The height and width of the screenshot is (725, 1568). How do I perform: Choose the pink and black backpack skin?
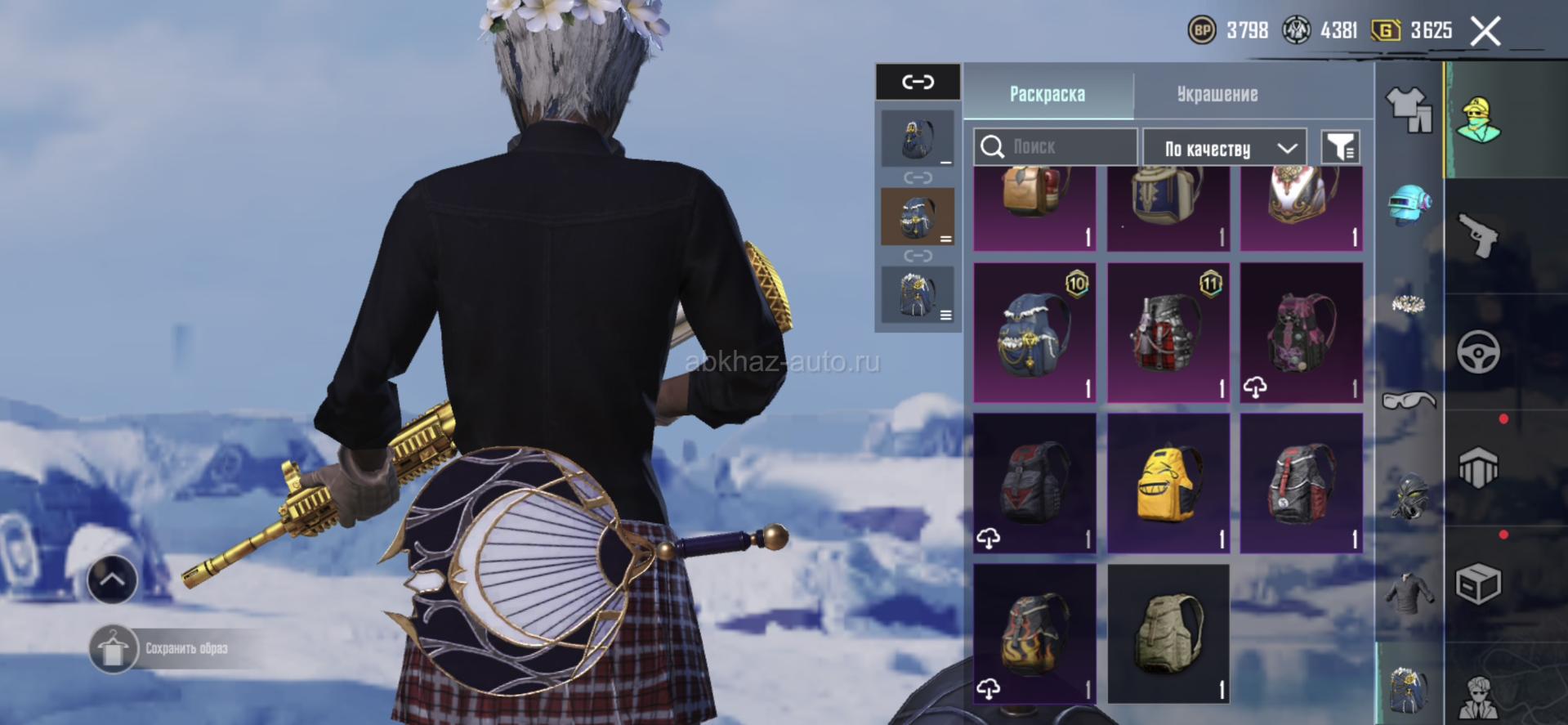[x=1301, y=332]
